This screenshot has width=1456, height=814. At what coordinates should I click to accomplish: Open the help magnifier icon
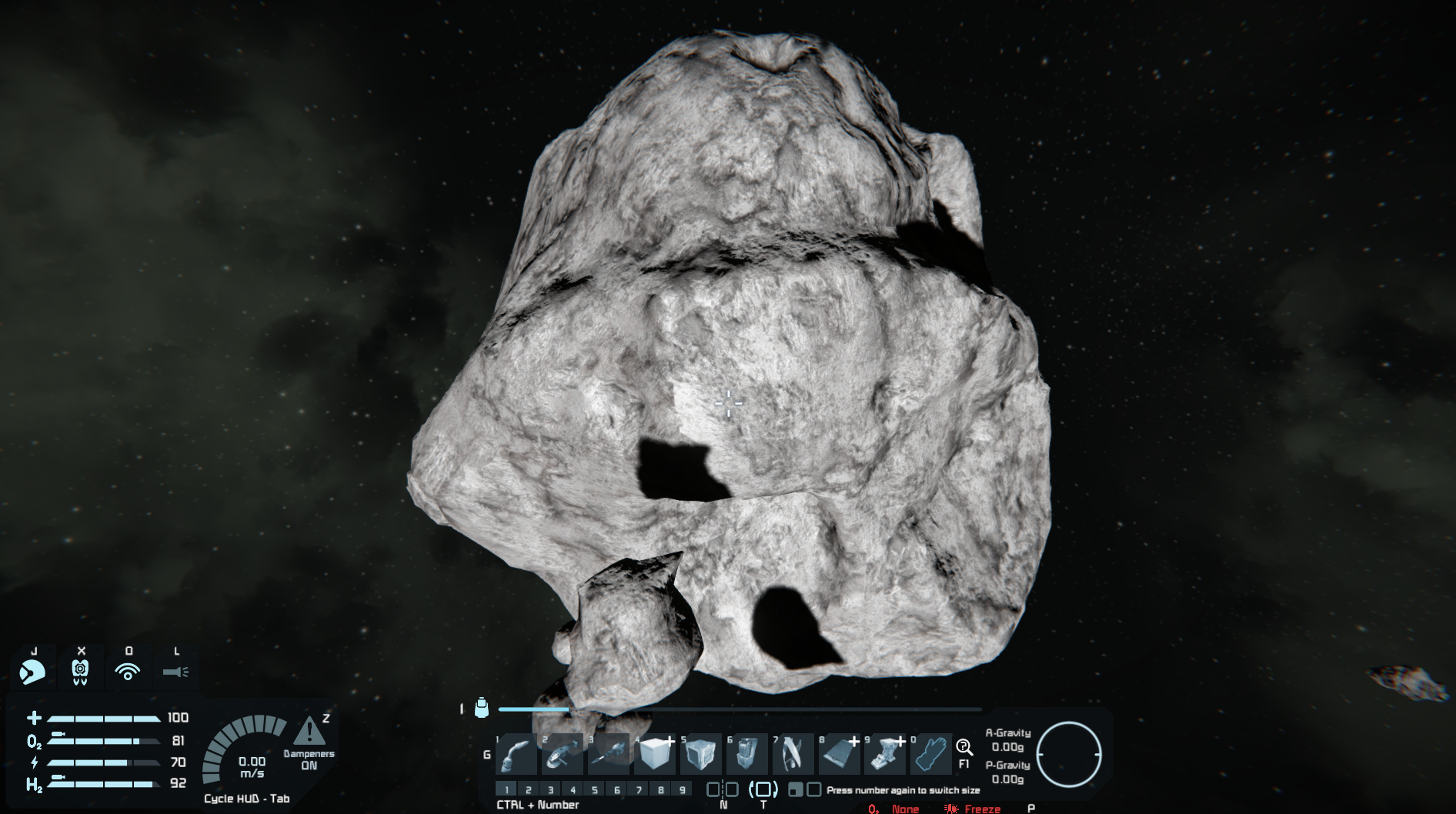(x=964, y=747)
